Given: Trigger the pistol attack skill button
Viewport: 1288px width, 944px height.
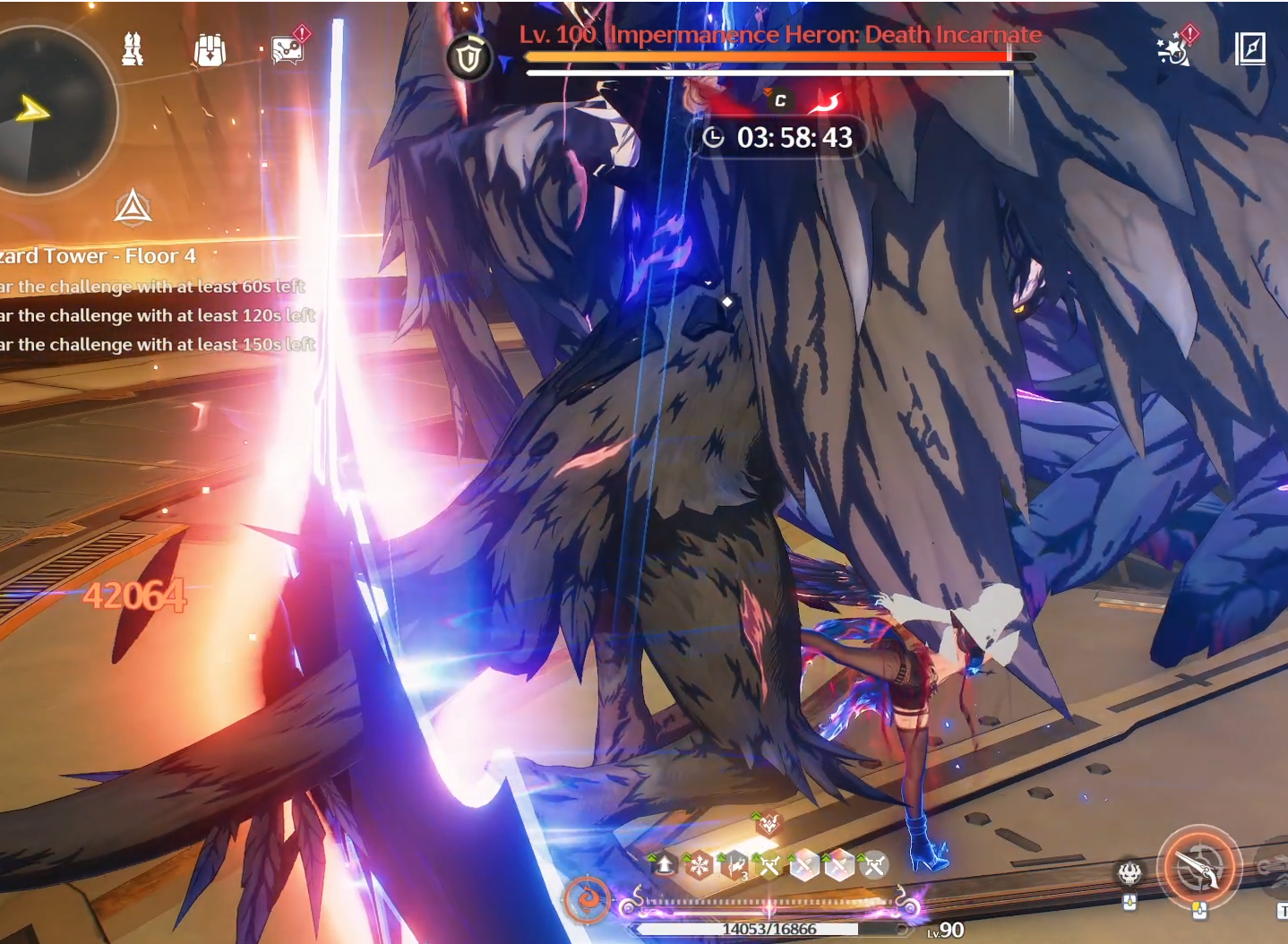Looking at the screenshot, I should 1198,866.
